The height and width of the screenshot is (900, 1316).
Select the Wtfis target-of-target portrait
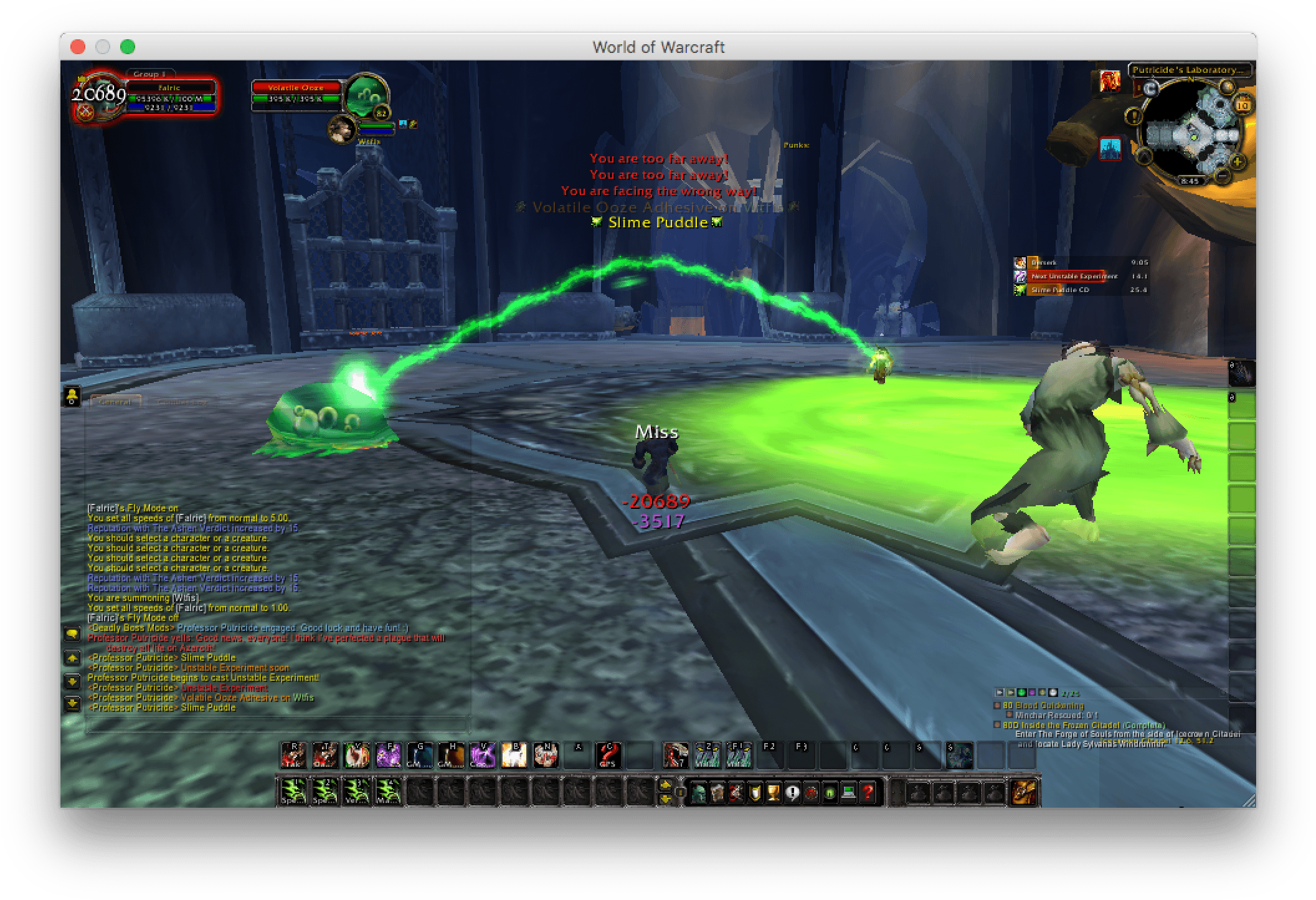pyautogui.click(x=341, y=130)
